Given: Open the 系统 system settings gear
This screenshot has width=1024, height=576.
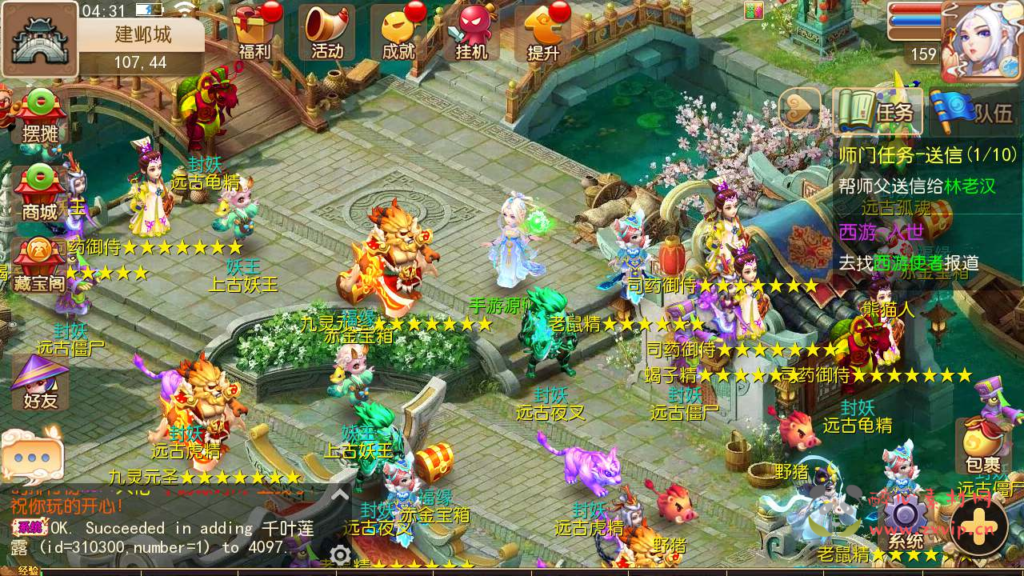Looking at the screenshot, I should tap(905, 519).
